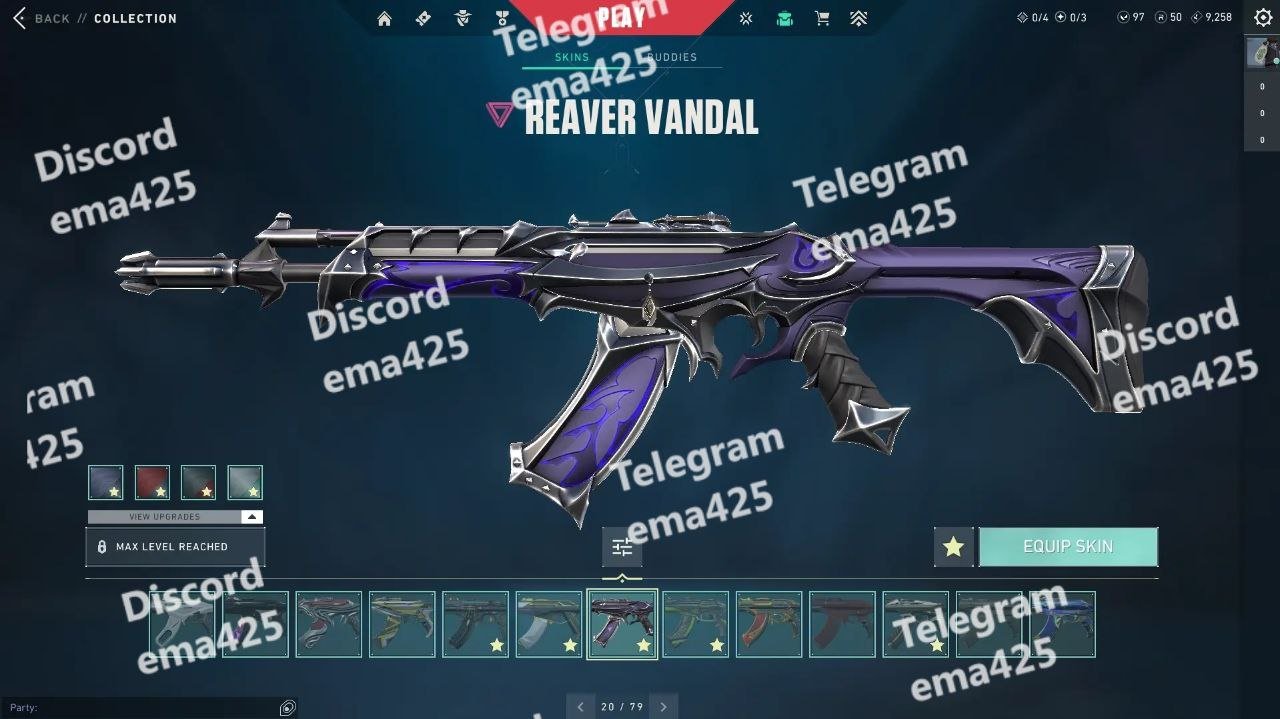
Task: Open the store via shopping cart icon
Action: coord(822,18)
